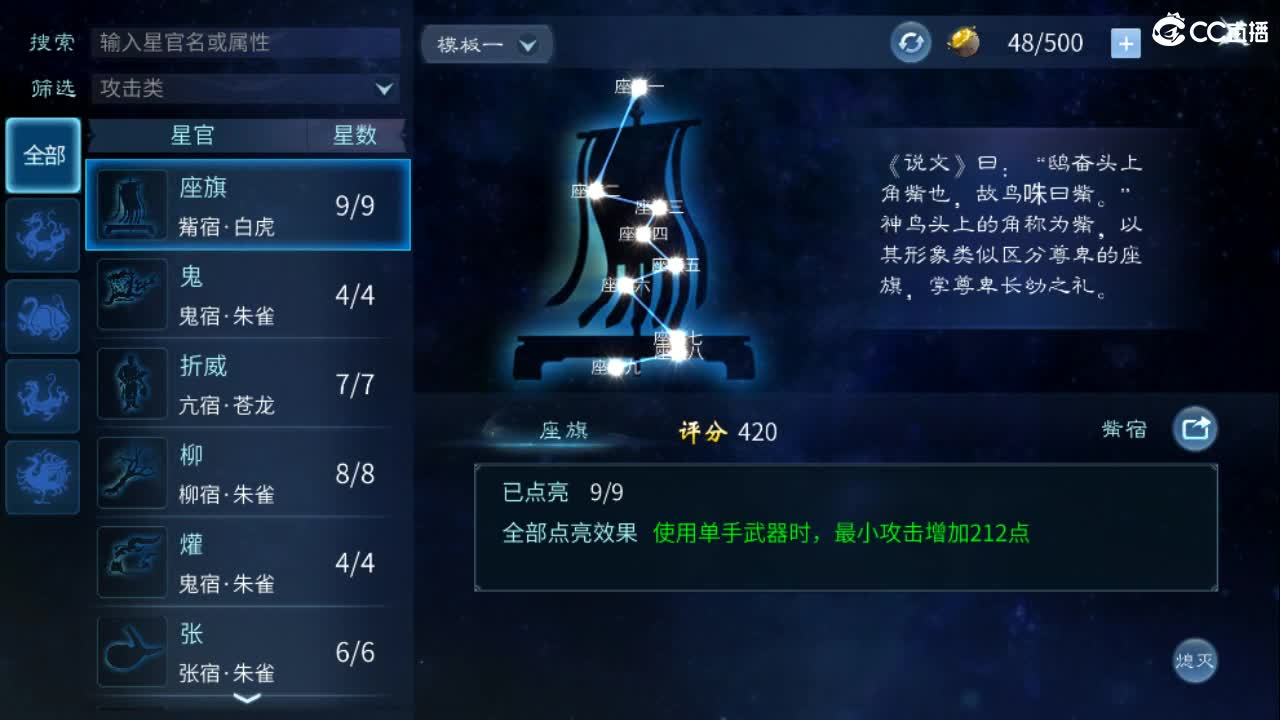
Task: Open the share/export icon beside 觜宿
Action: coord(1196,428)
